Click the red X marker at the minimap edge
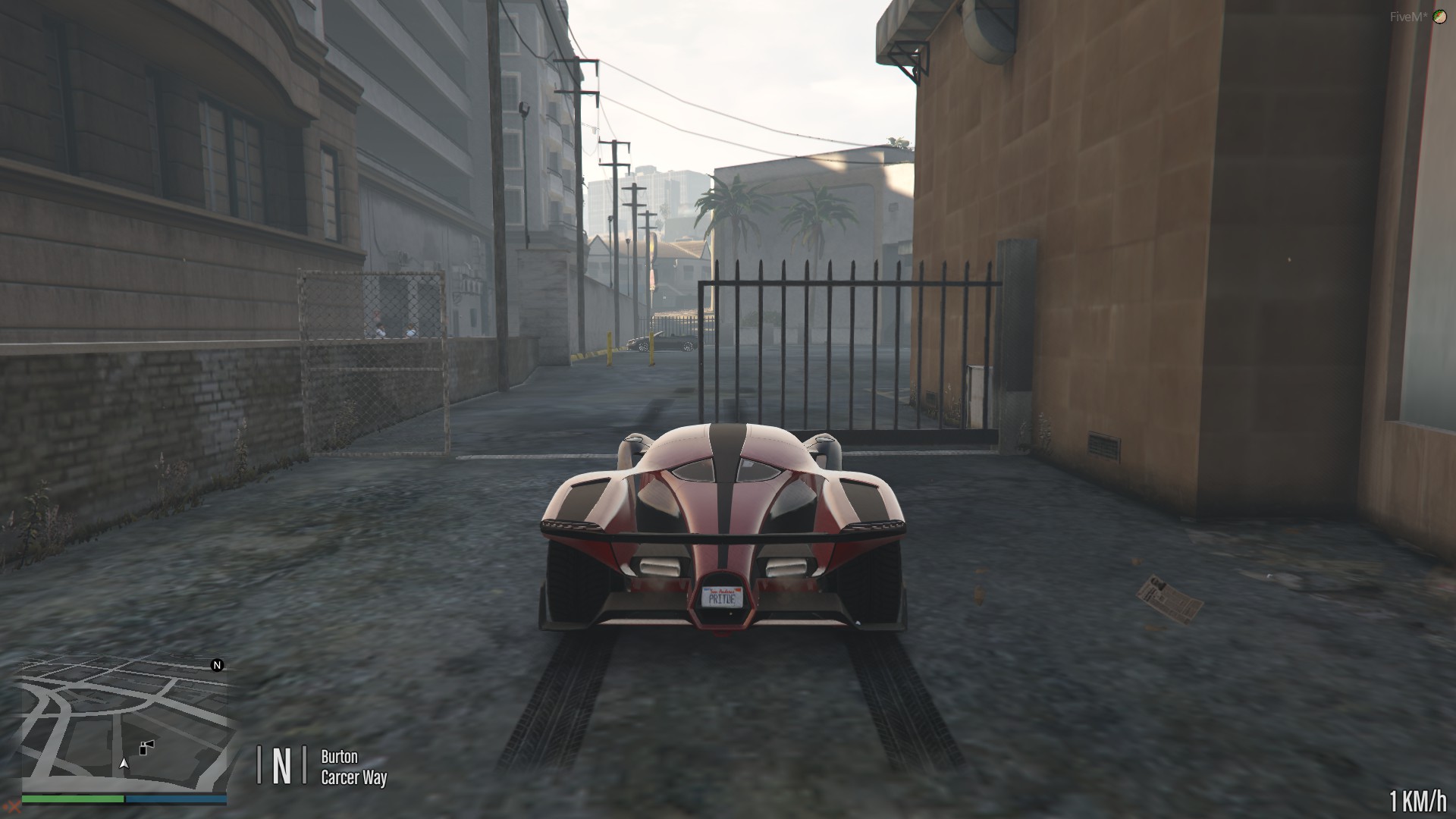The image size is (1456, 819). coord(14,808)
